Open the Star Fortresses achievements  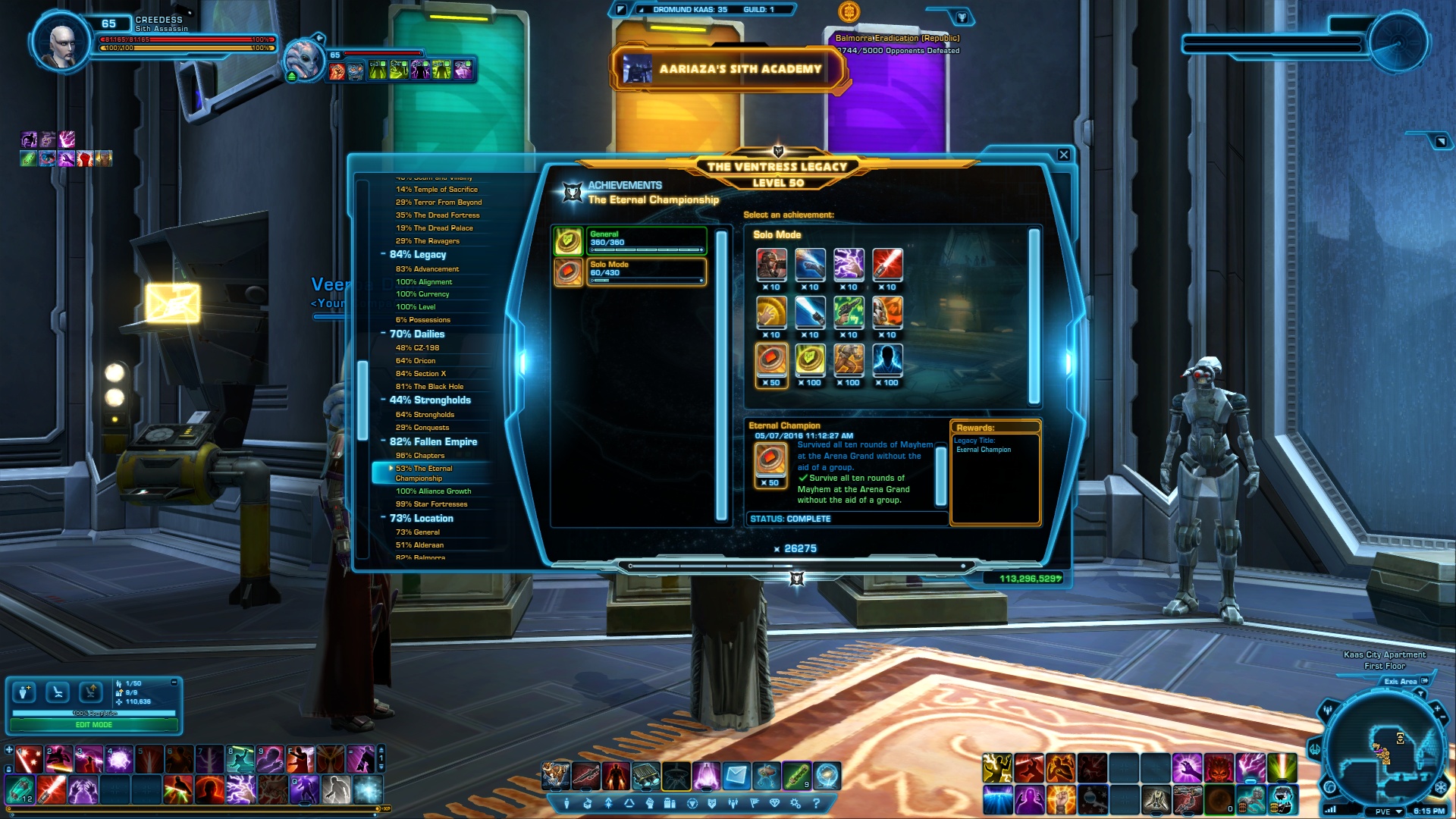pos(431,504)
